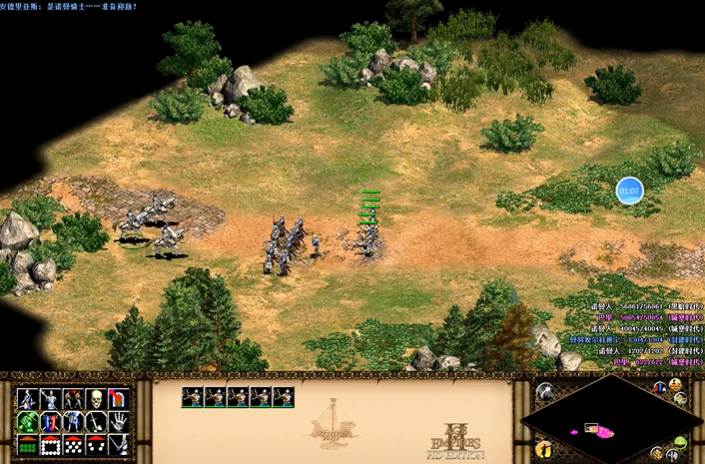Select the stop command open-hand icon
Image resolution: width=705 pixels, height=464 pixels.
tap(119, 422)
